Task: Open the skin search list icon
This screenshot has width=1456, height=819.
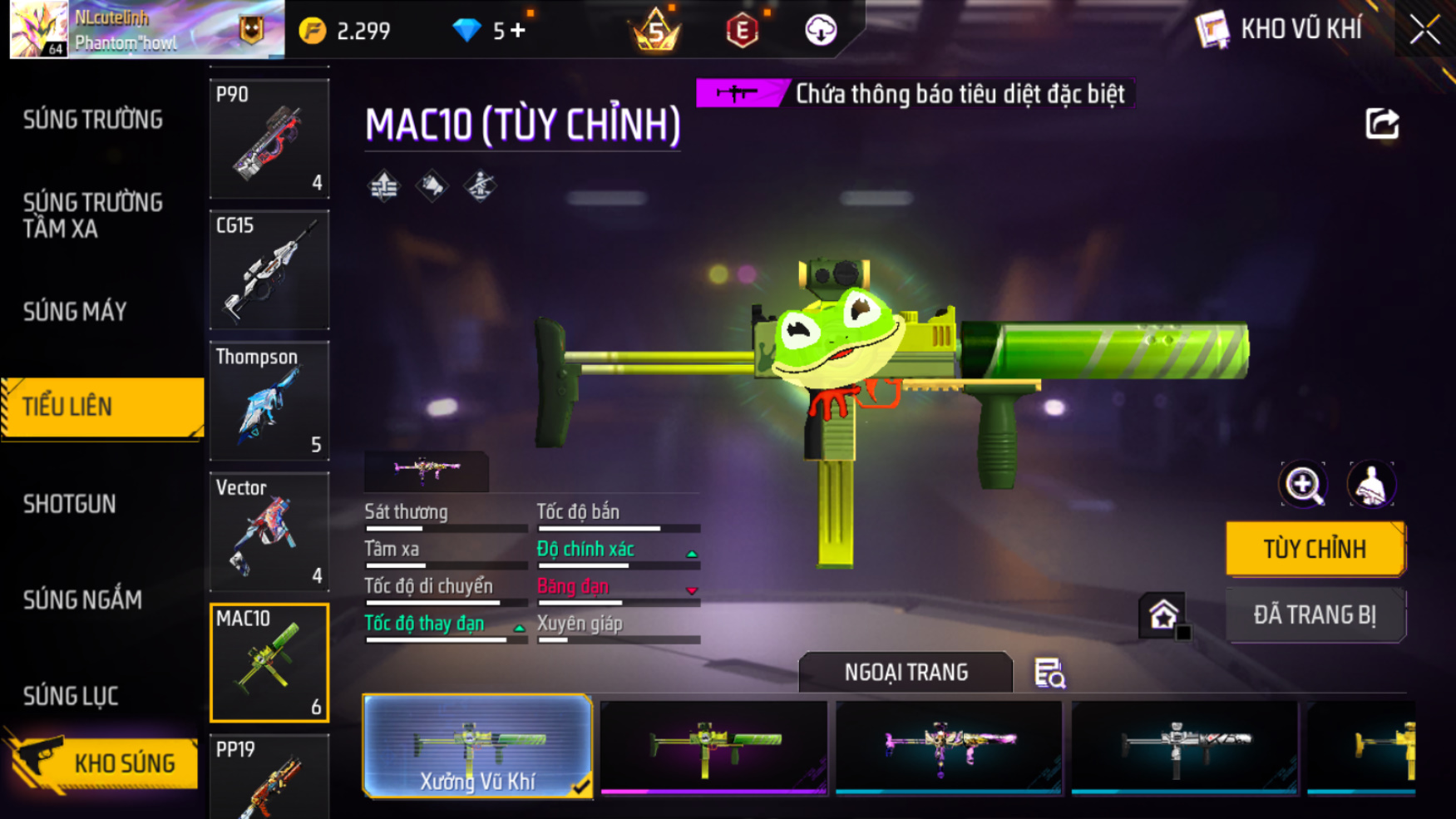Action: pos(1049,673)
